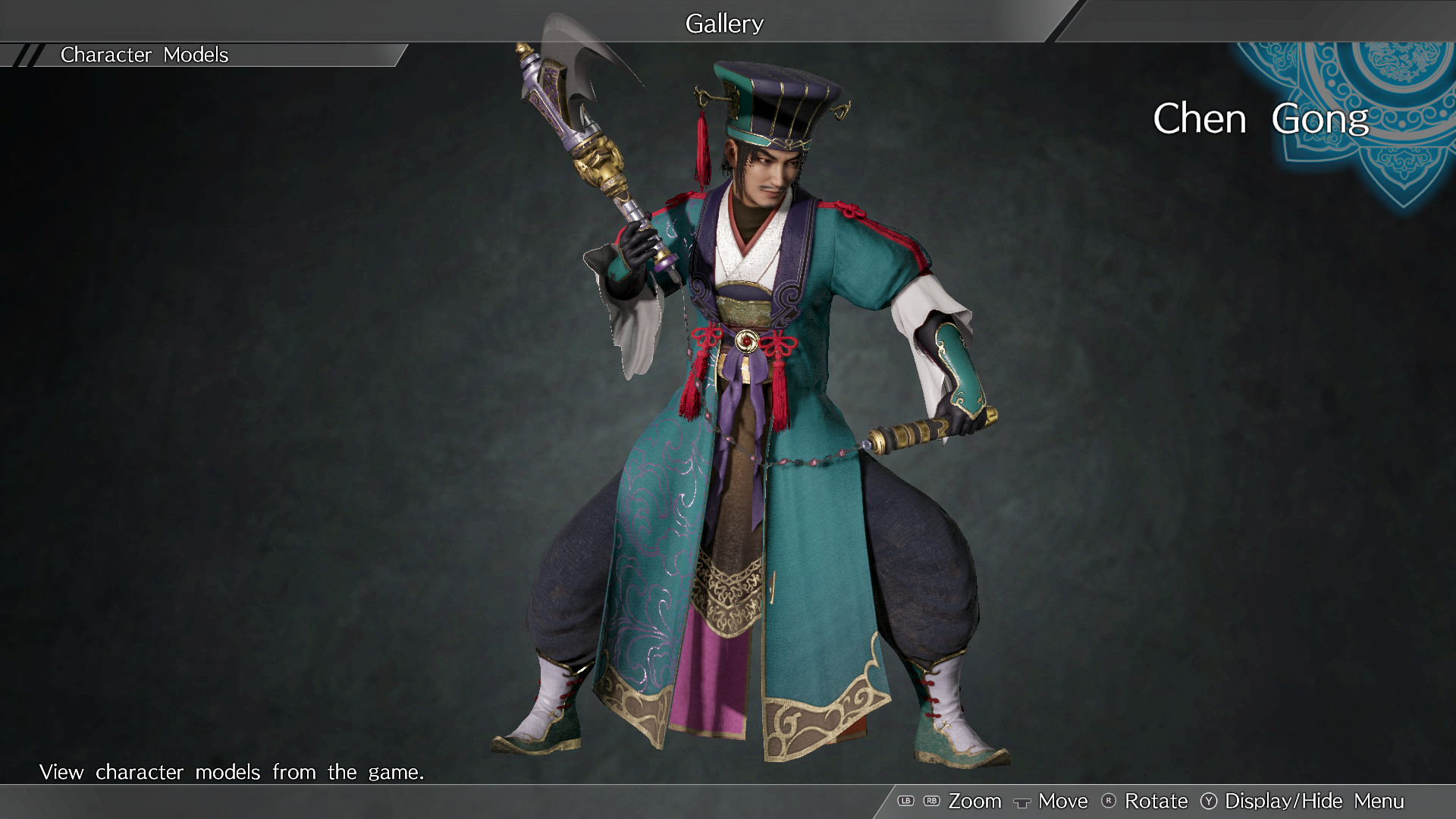This screenshot has width=1456, height=819.
Task: Click the Y button prompt icon
Action: (1210, 802)
